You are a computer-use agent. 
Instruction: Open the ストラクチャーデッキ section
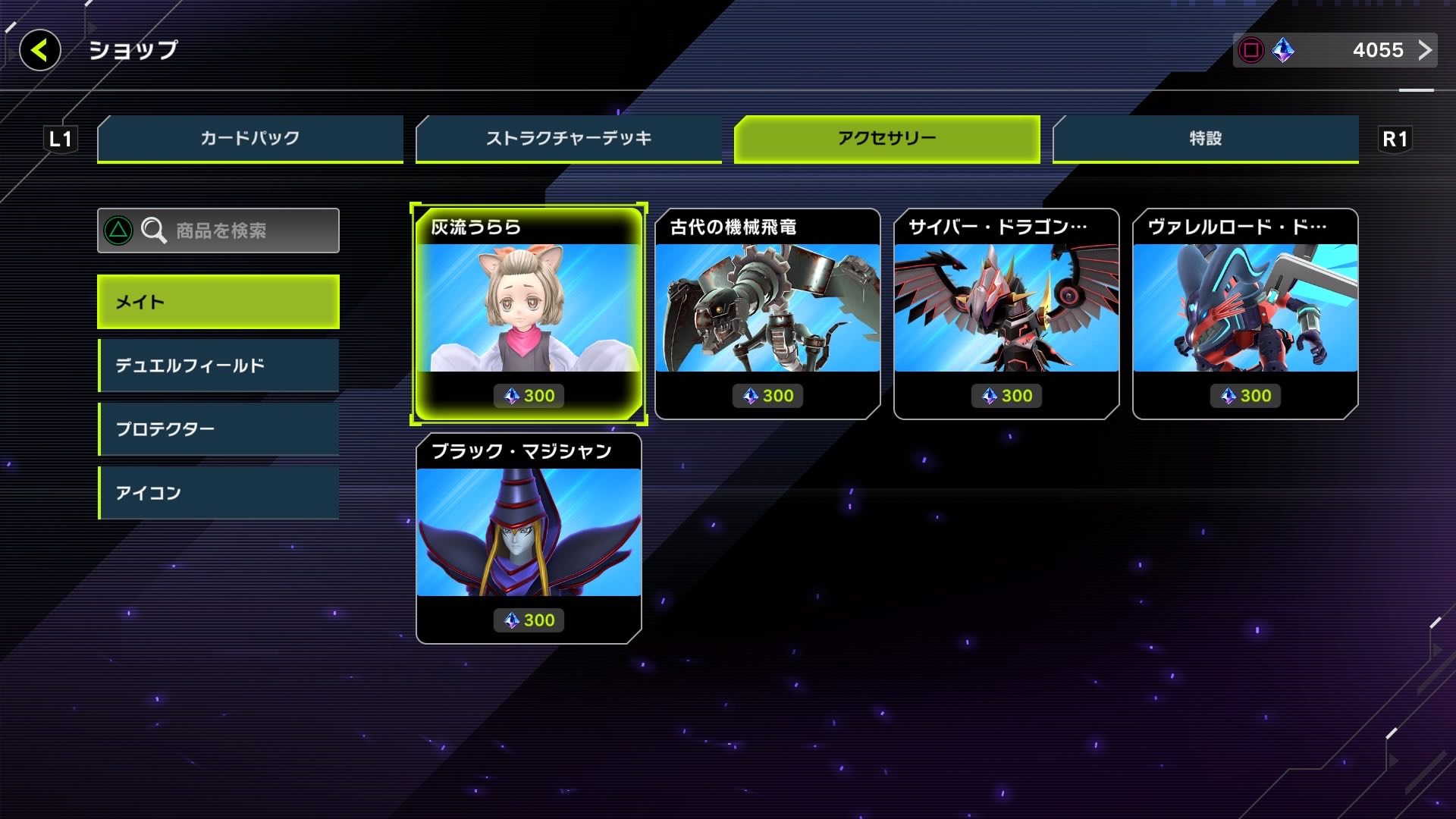pyautogui.click(x=567, y=139)
